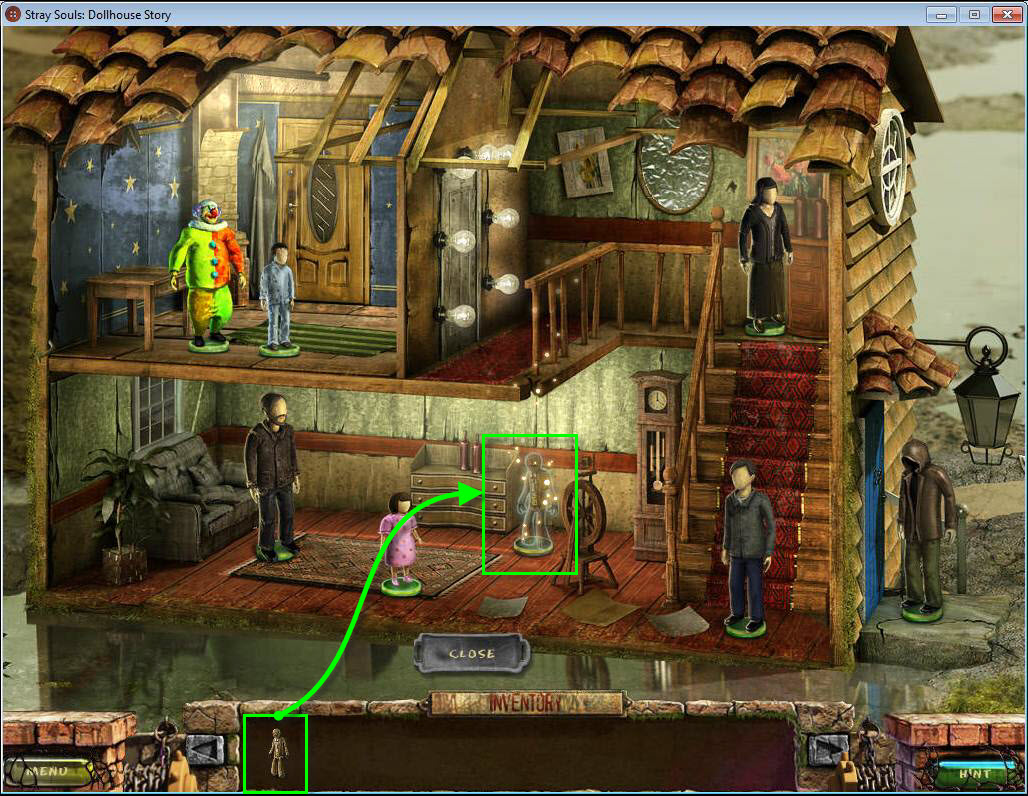Select the wooden doll in inventory
Screen dimensions: 1028x796
point(276,753)
